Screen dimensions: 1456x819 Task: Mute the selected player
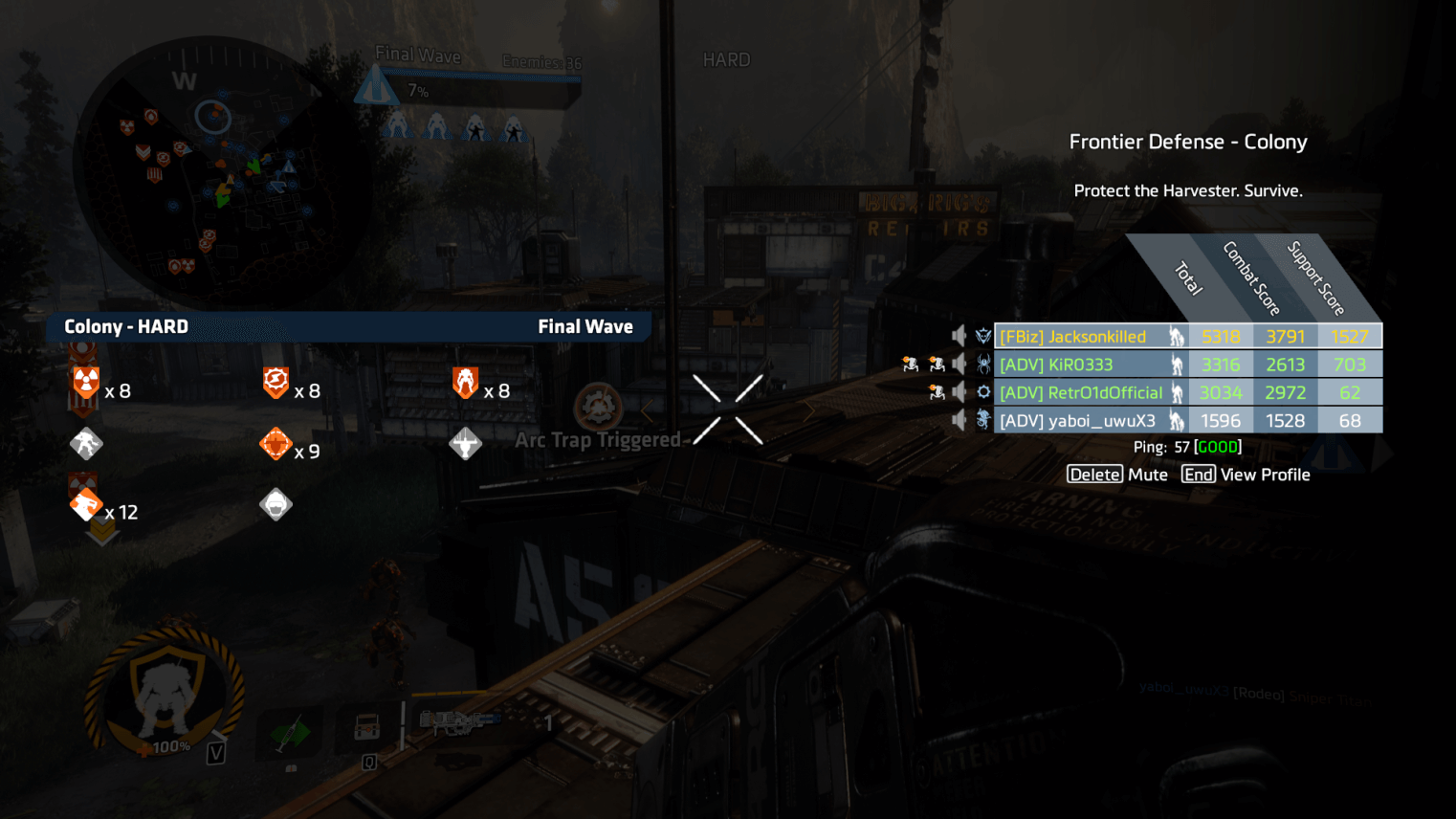pos(1117,475)
